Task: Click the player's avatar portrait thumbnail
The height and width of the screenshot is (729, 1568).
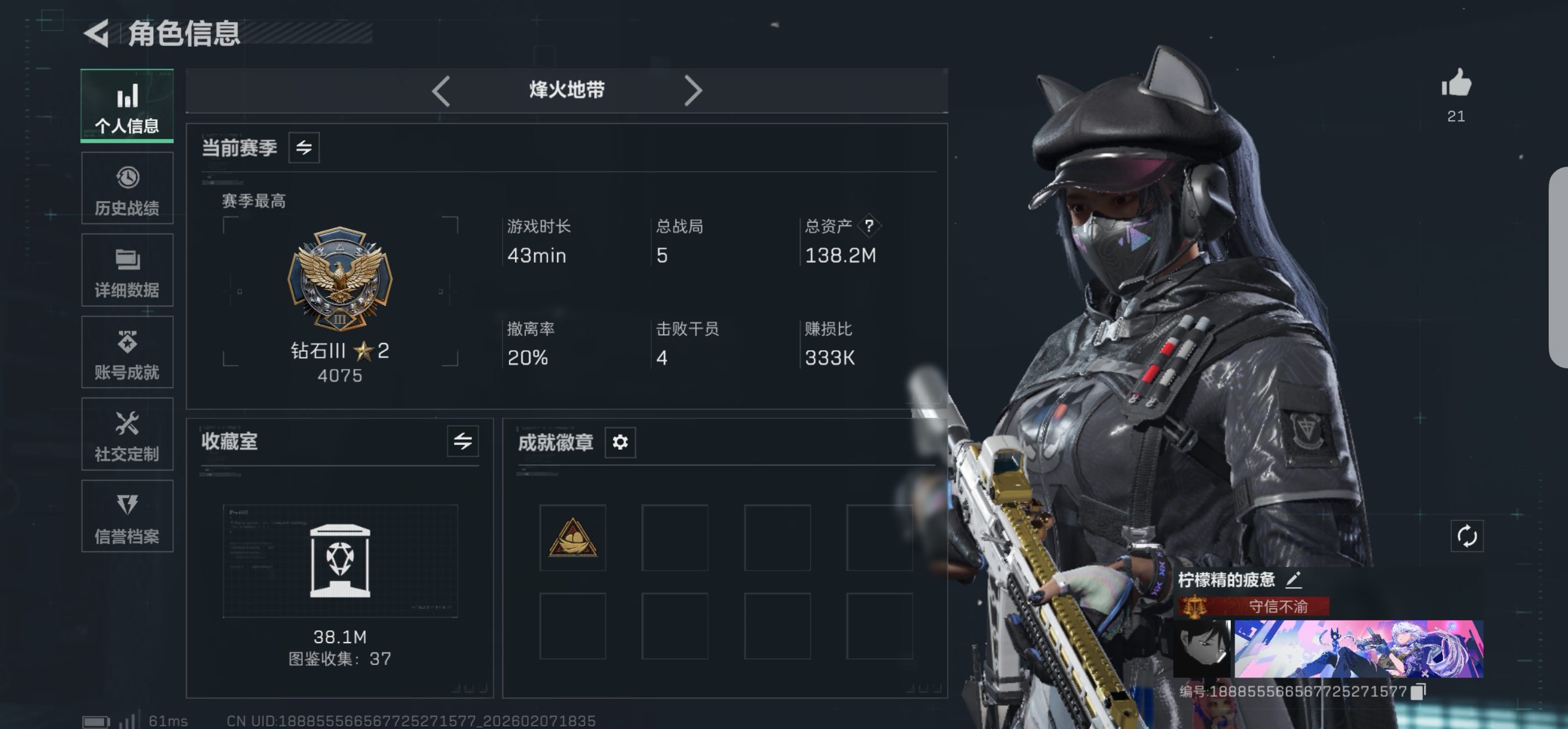Action: pos(1201,649)
